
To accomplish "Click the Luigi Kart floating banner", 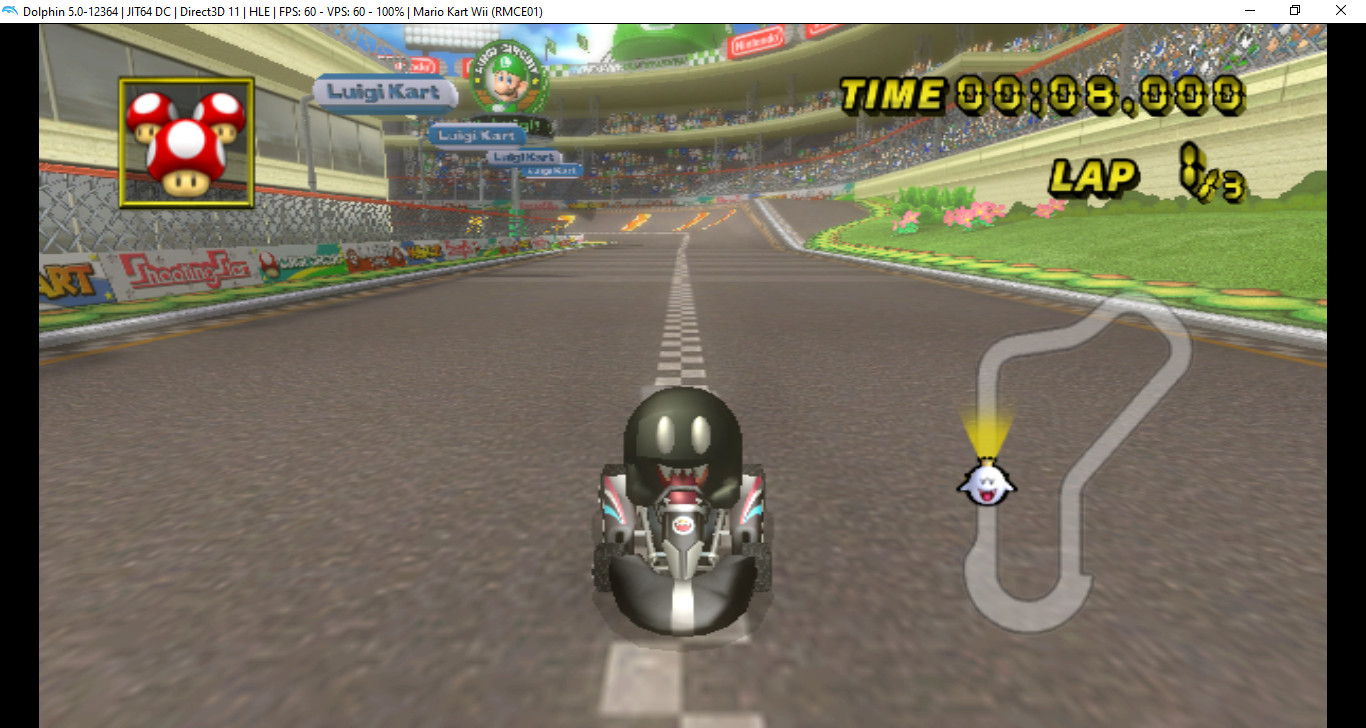I will (x=384, y=92).
